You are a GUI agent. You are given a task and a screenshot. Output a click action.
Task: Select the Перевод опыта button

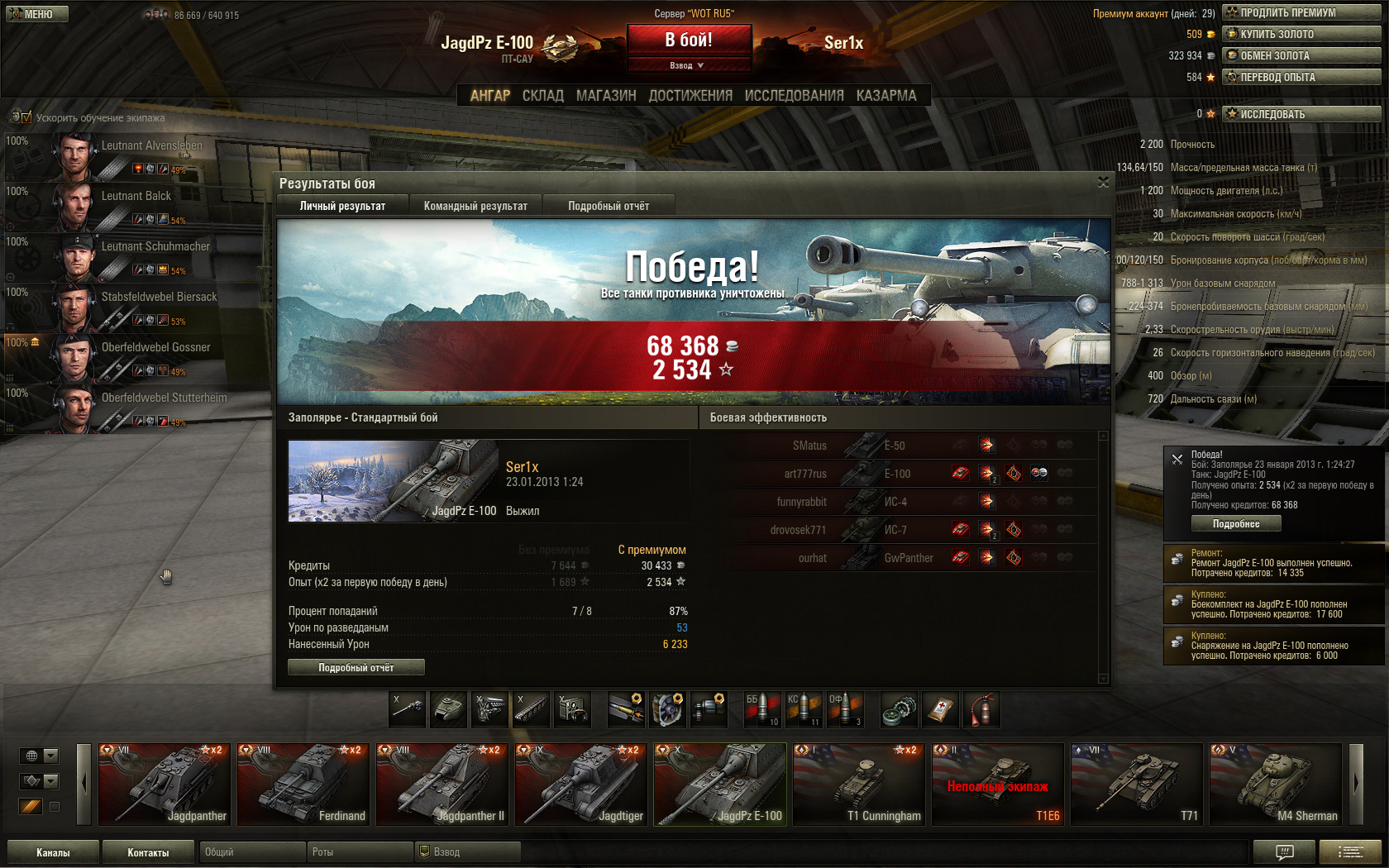(x=1301, y=77)
